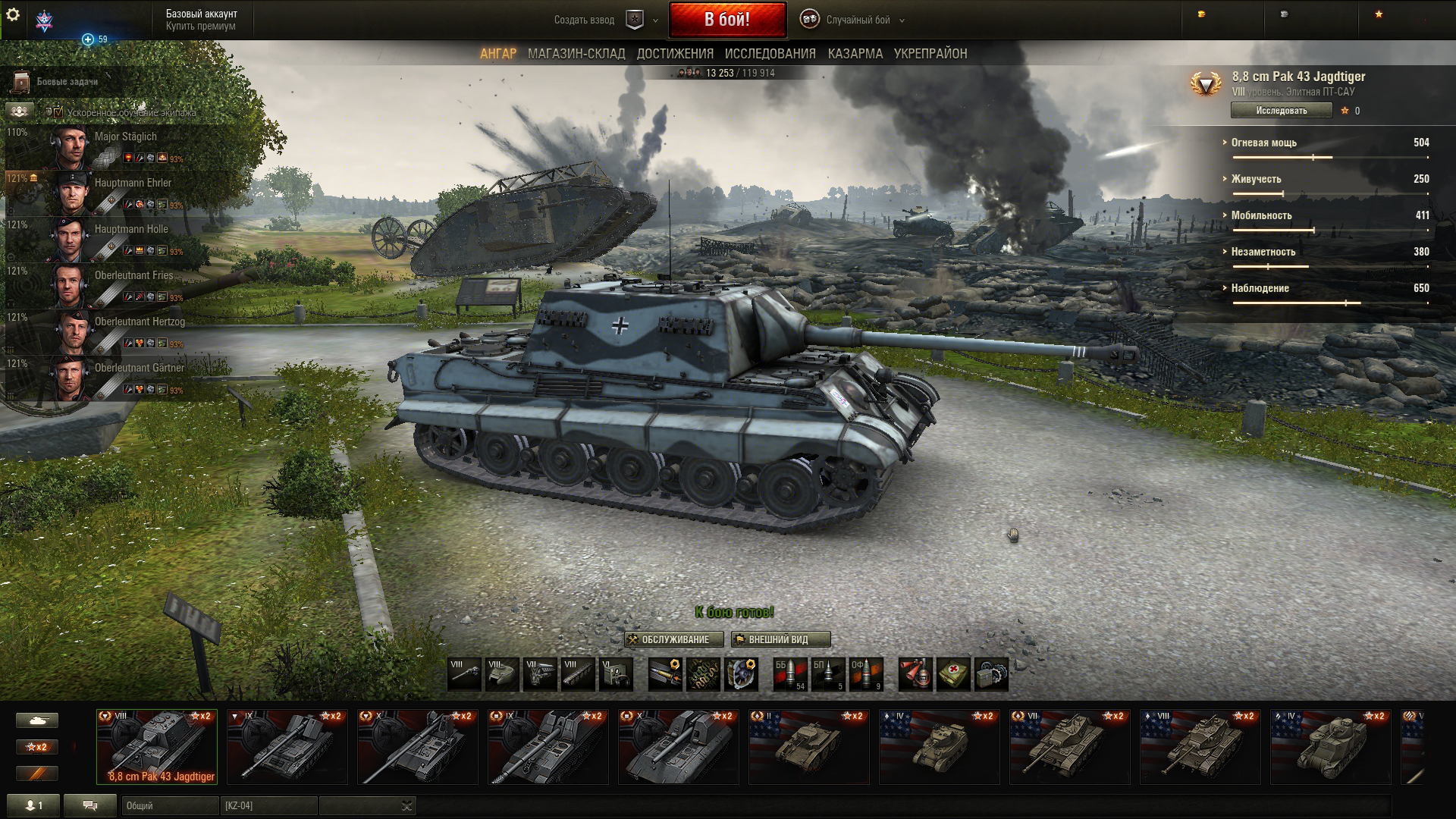1456x819 pixels.
Task: Select the first-aid kit consumable slot
Action: click(x=953, y=674)
